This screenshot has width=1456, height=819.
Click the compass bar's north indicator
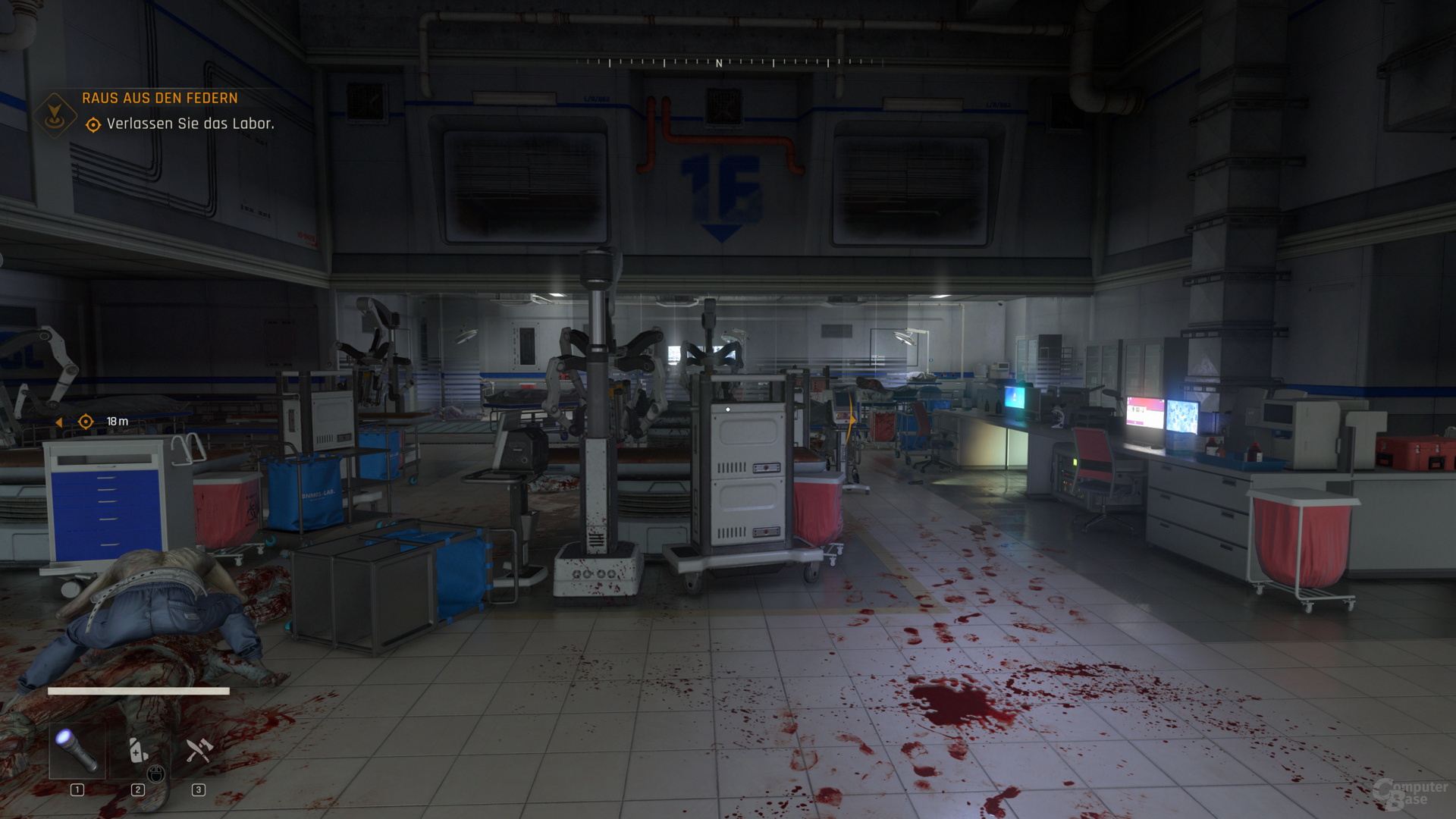coord(719,64)
